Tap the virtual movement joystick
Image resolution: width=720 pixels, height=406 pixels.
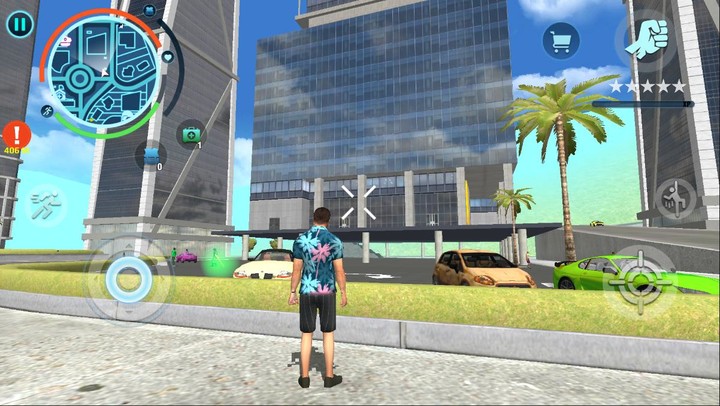click(128, 279)
